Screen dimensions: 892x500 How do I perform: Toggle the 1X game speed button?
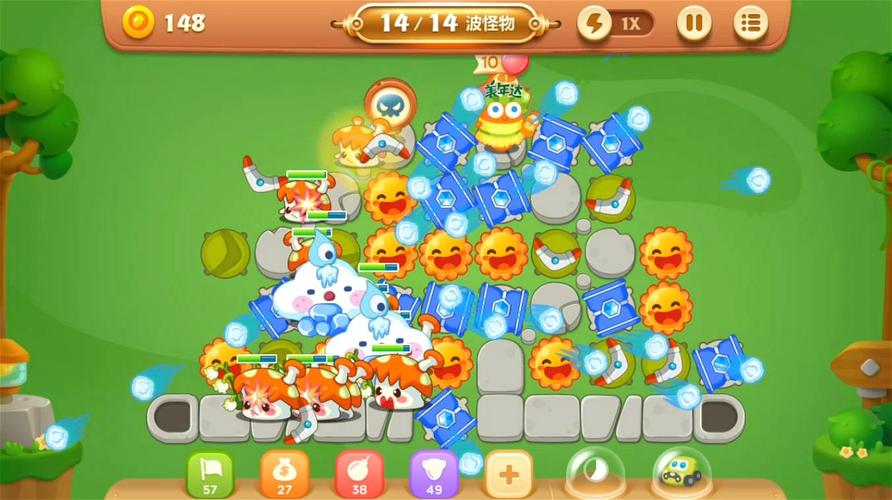(616, 23)
